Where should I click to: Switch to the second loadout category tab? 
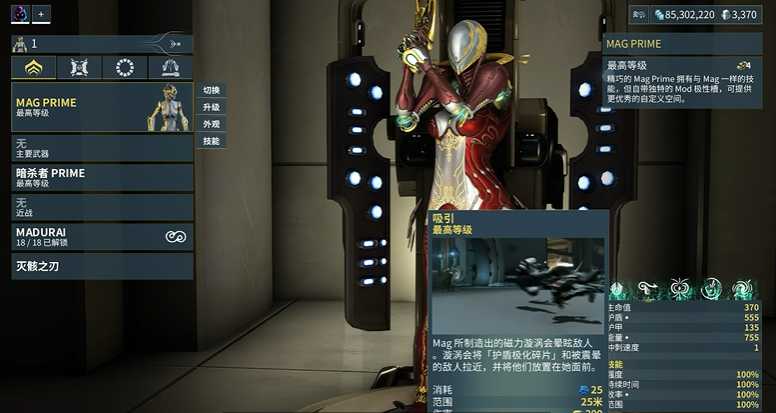[x=79, y=68]
